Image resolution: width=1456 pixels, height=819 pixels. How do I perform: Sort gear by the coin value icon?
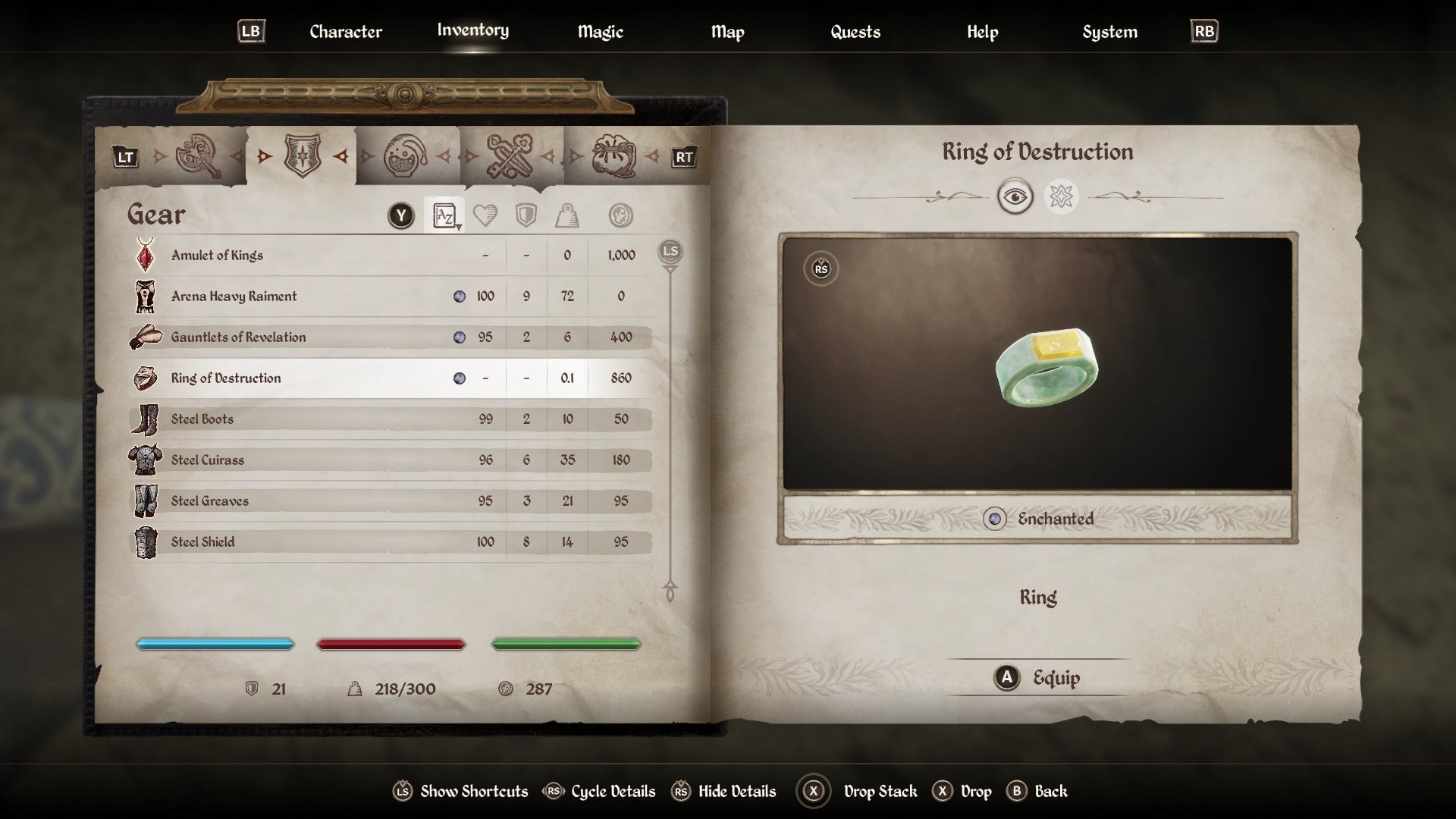point(620,215)
